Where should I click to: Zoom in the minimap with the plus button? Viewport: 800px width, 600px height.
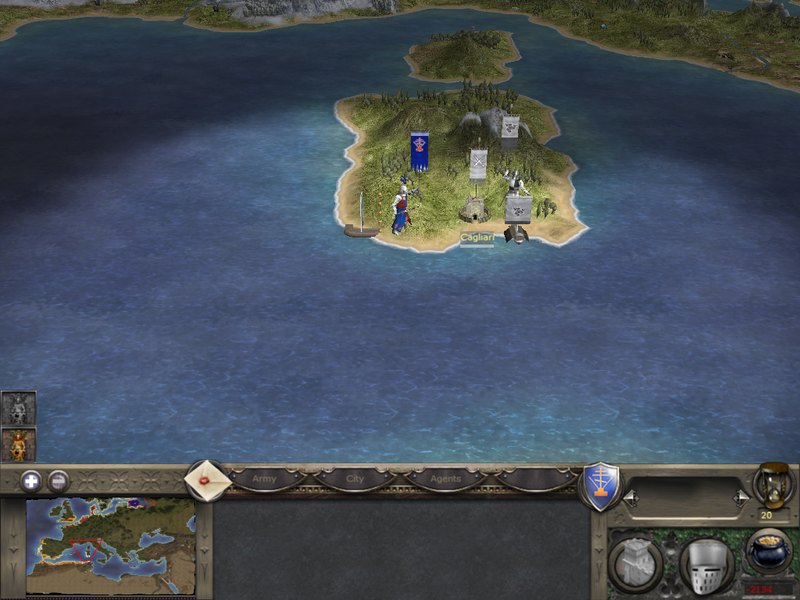[x=31, y=480]
